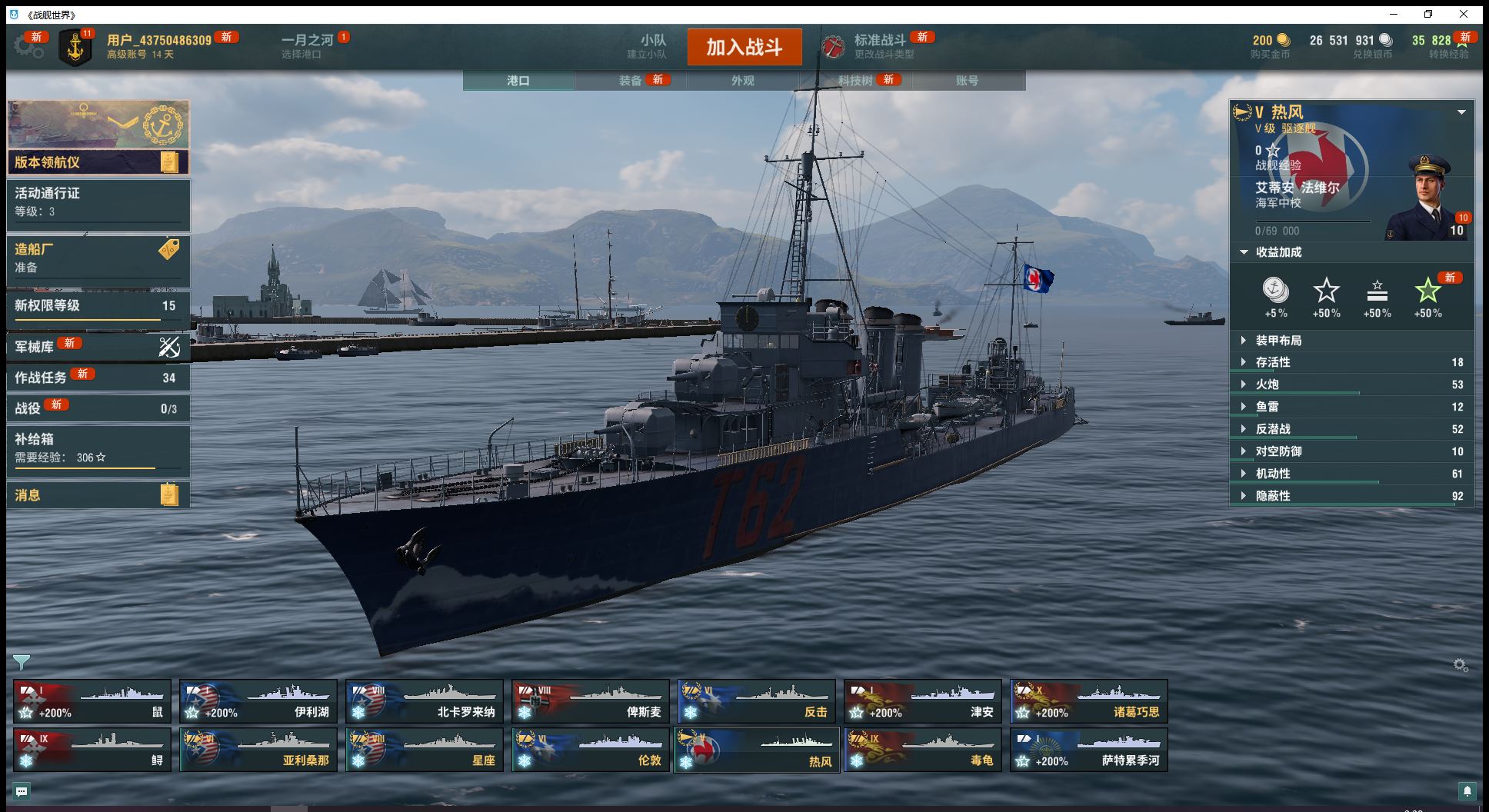Close the game window

[x=1464, y=15]
